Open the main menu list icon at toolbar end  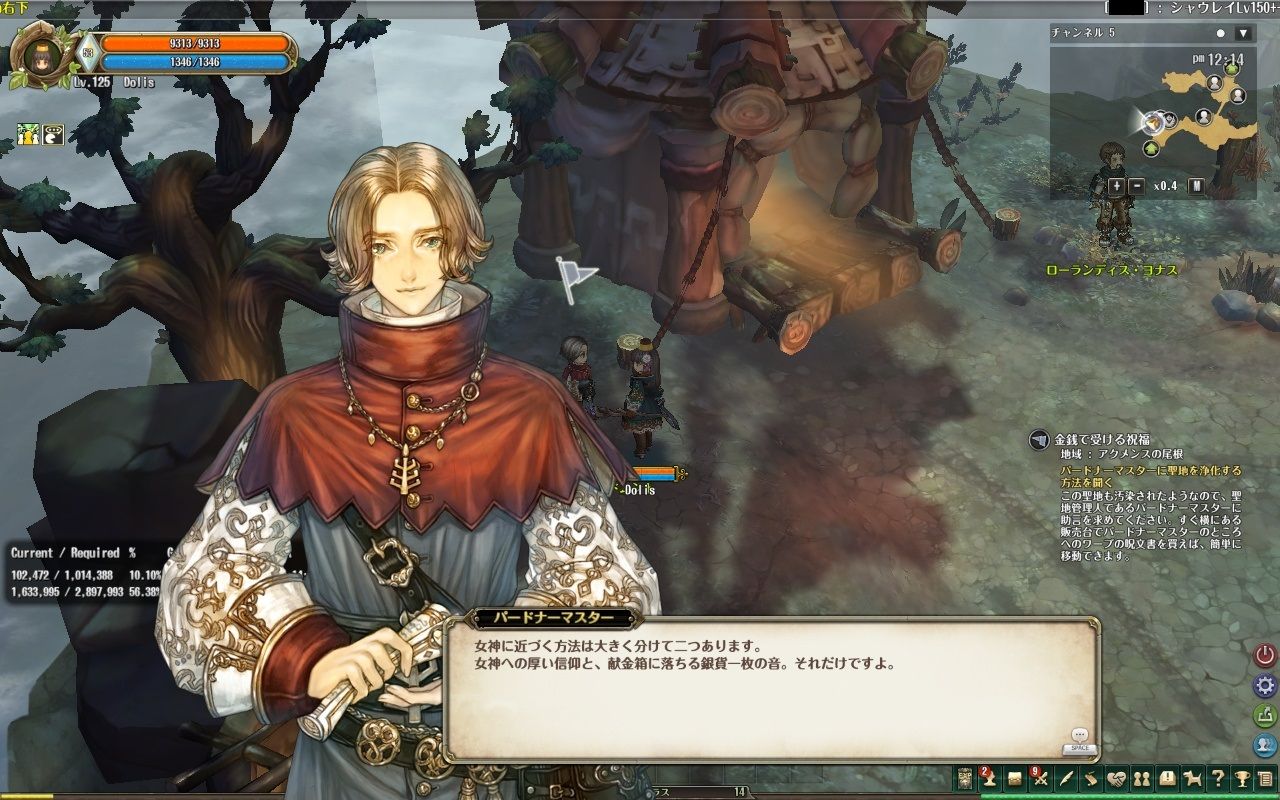pyautogui.click(x=1267, y=778)
